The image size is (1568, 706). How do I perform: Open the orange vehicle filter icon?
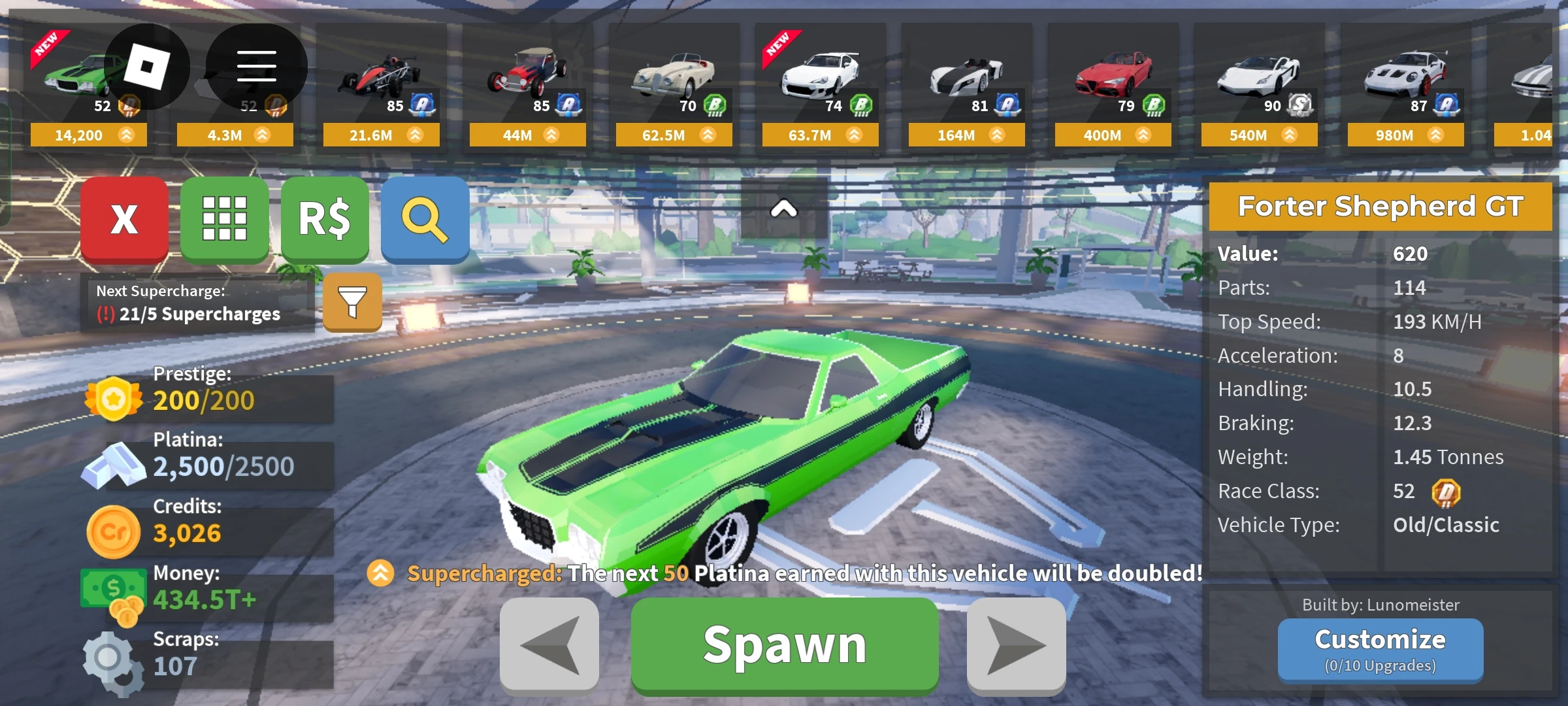pyautogui.click(x=352, y=303)
